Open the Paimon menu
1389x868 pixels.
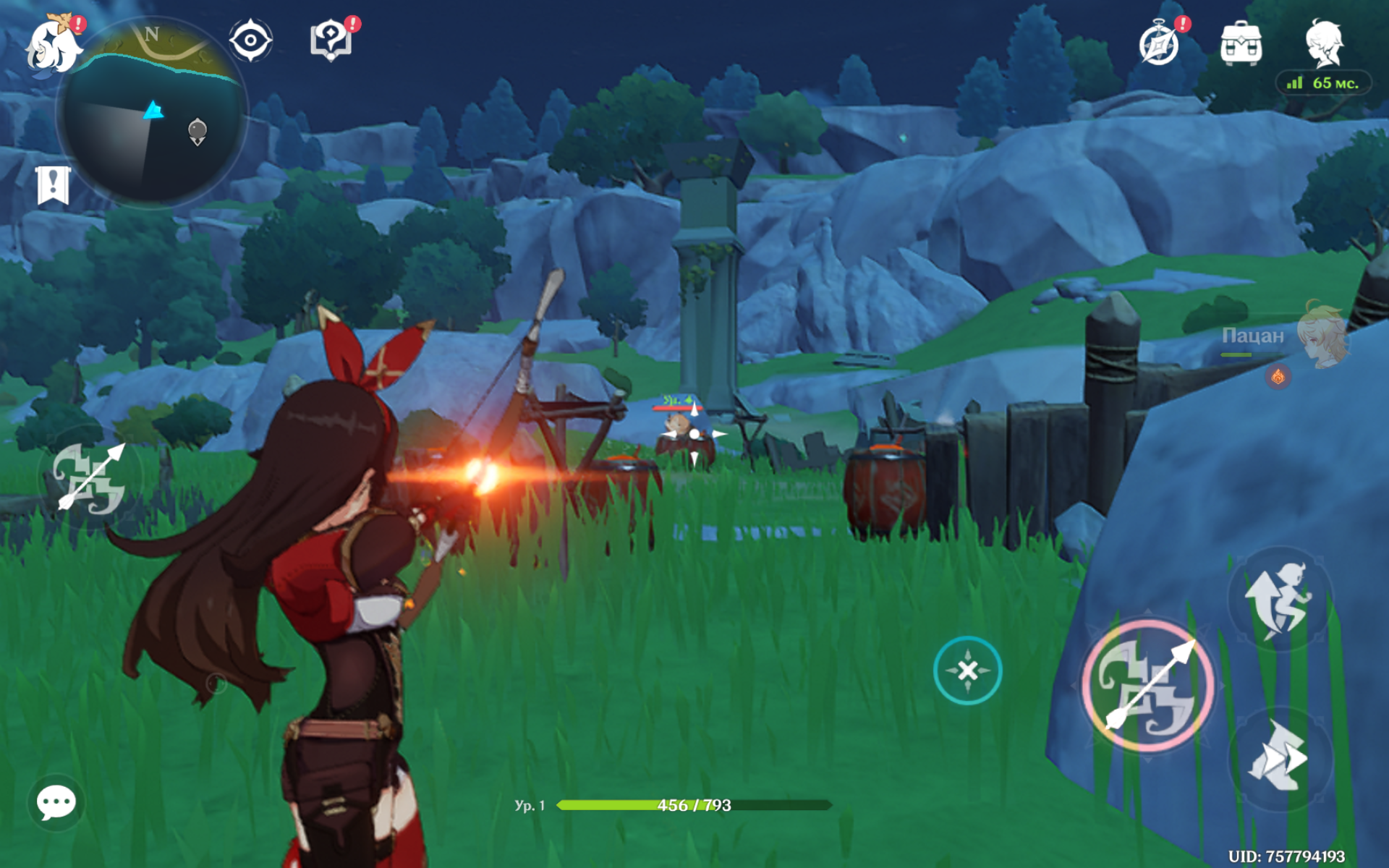coord(52,45)
